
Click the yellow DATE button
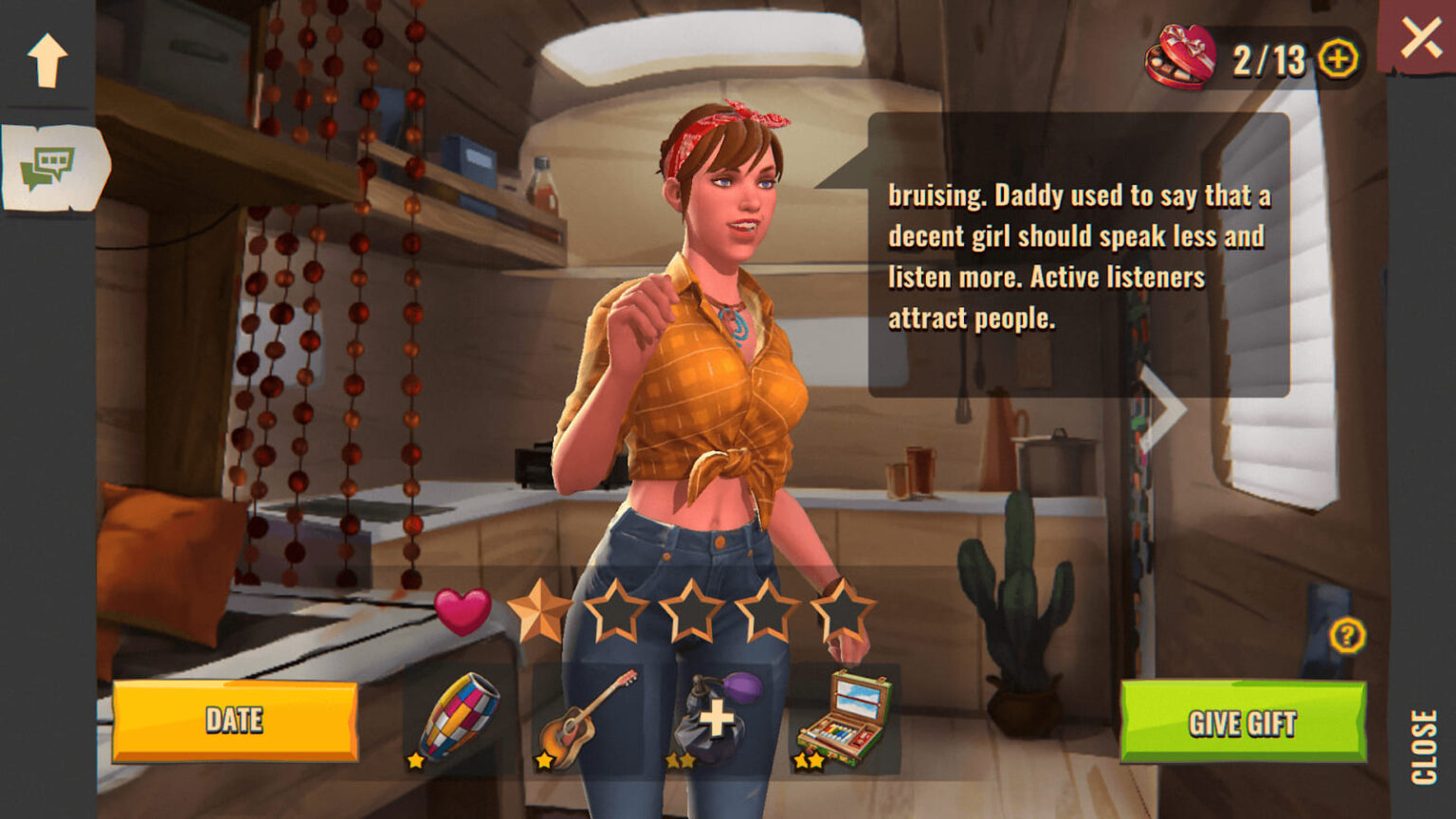point(234,720)
